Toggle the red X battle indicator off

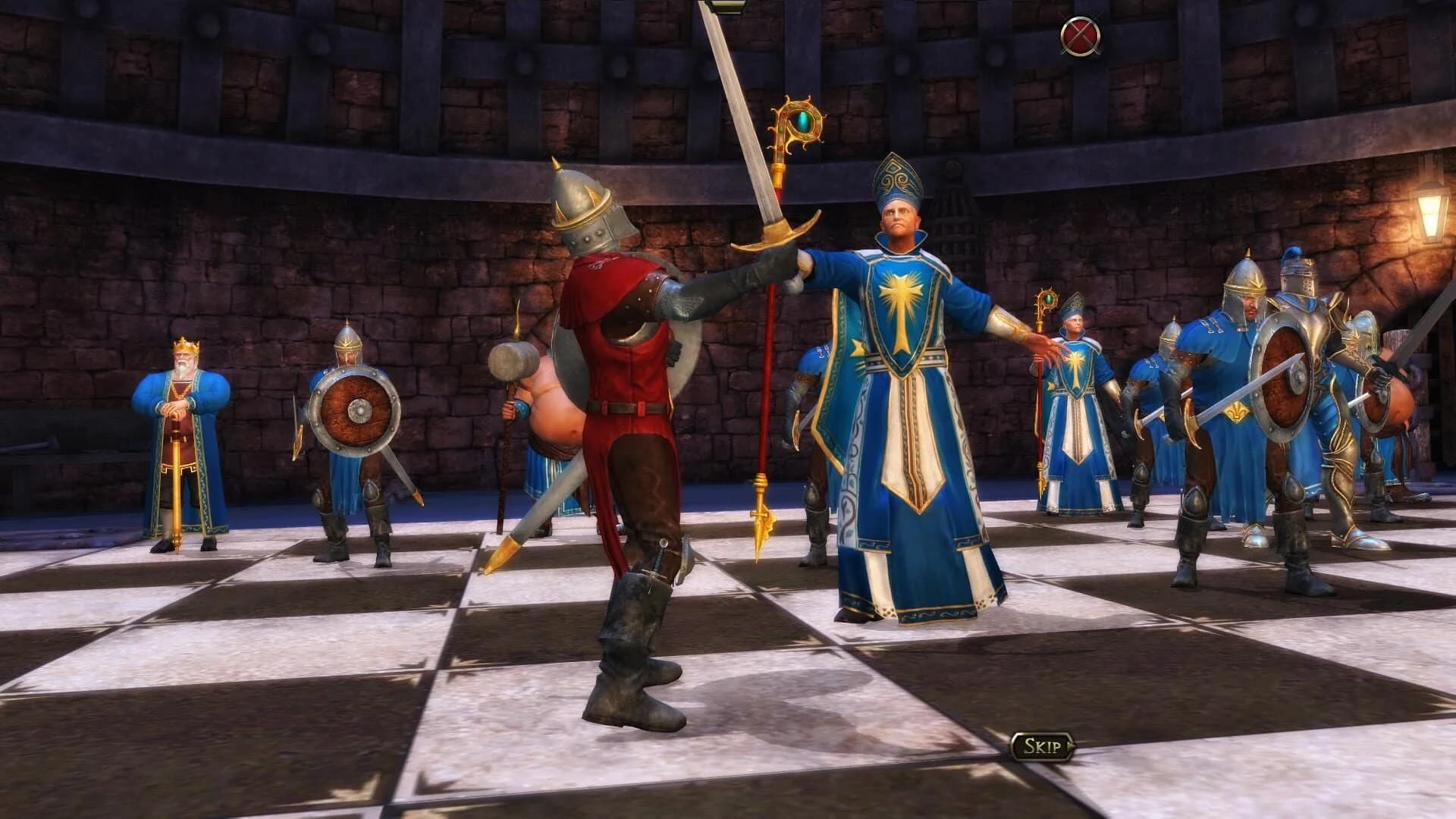[x=1080, y=34]
